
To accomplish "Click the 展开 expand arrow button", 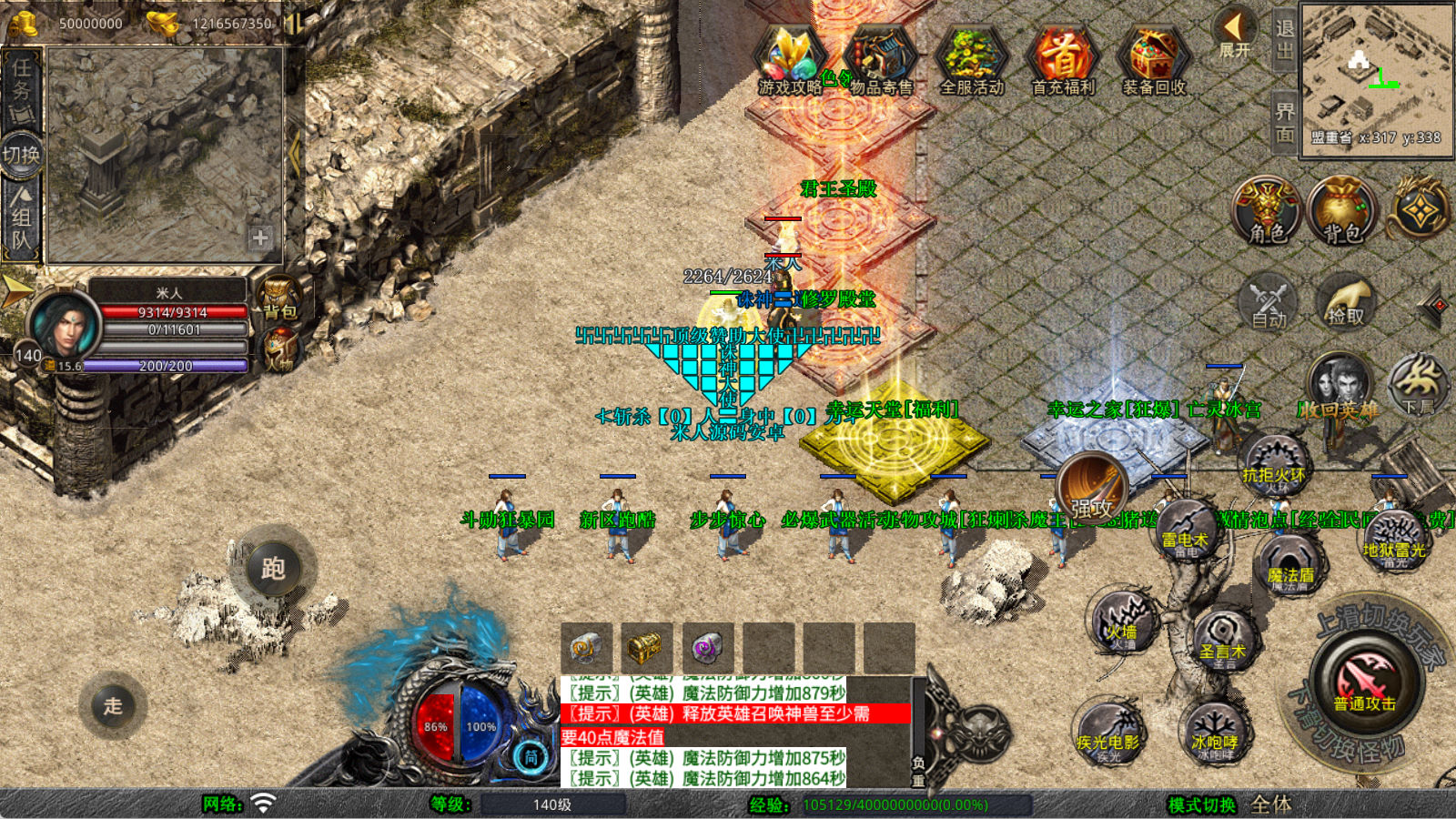I will (1235, 33).
